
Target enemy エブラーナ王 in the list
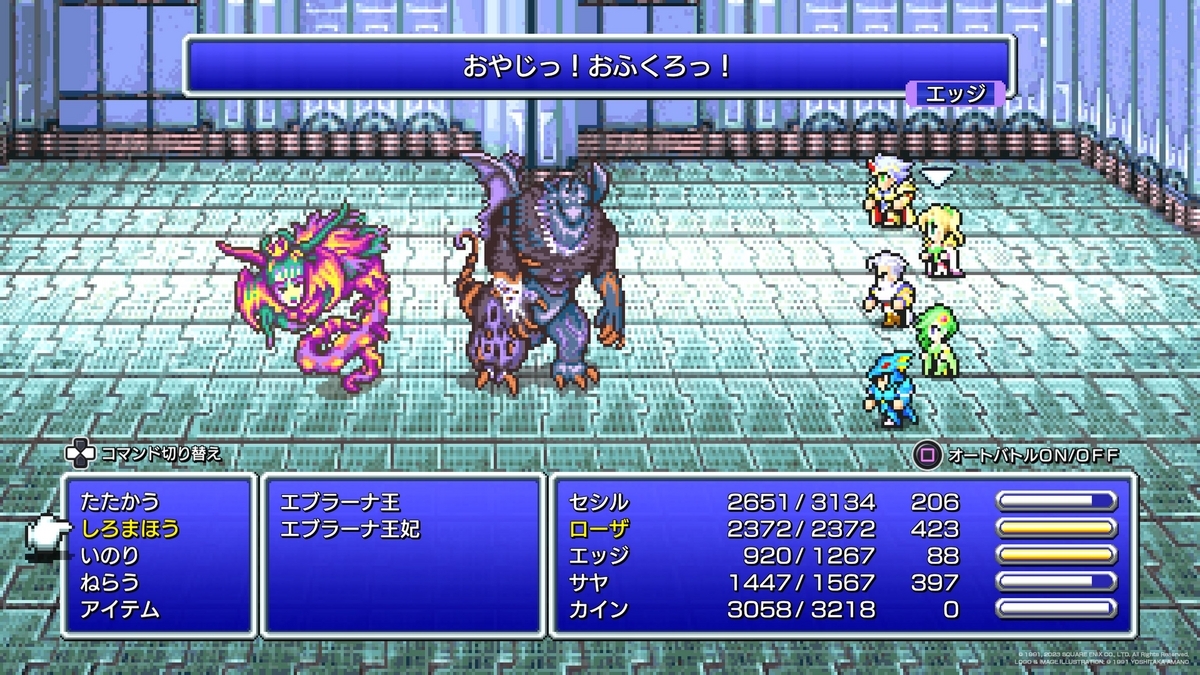[x=340, y=502]
